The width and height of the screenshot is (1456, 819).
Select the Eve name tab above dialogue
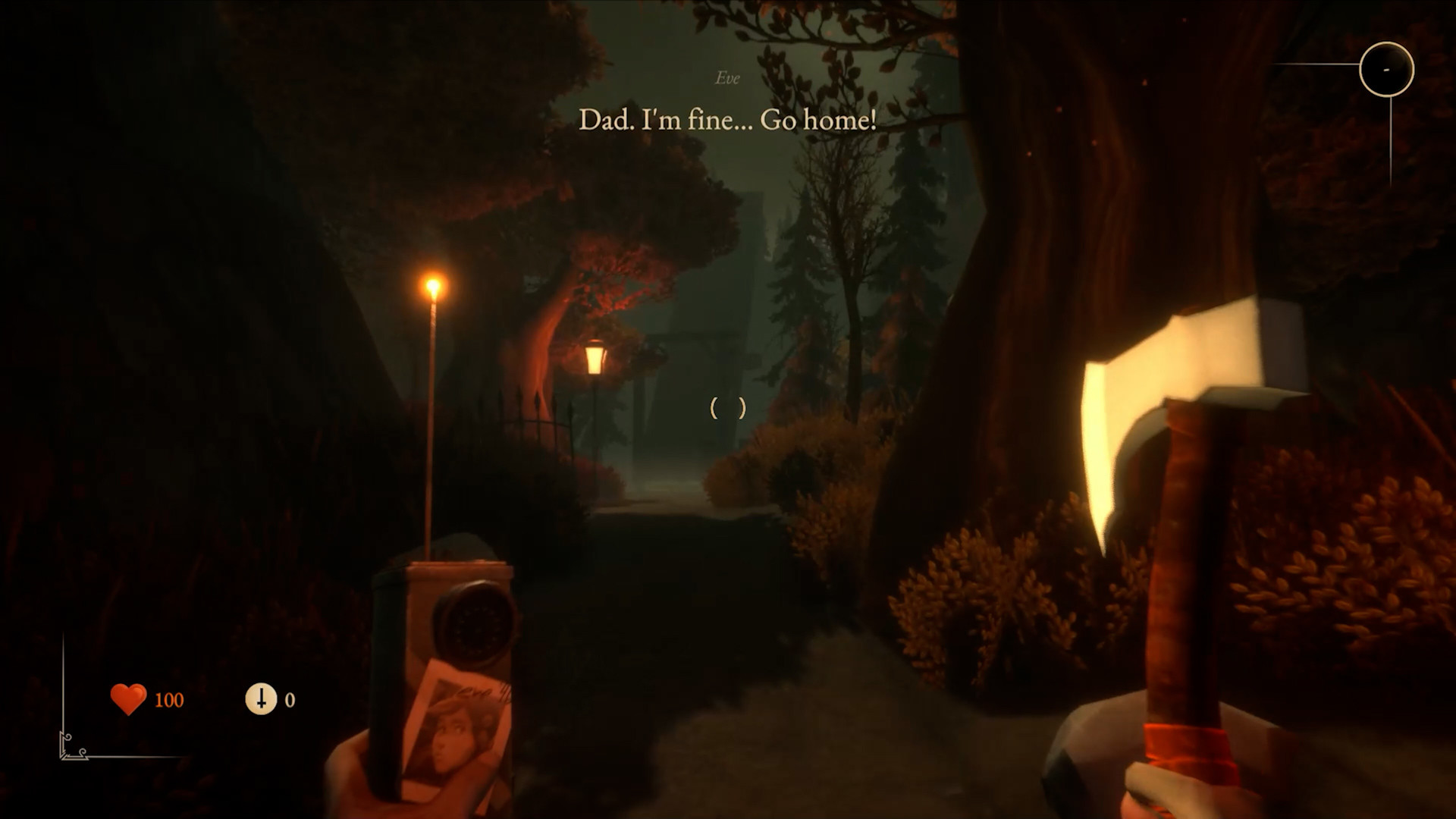click(x=726, y=78)
